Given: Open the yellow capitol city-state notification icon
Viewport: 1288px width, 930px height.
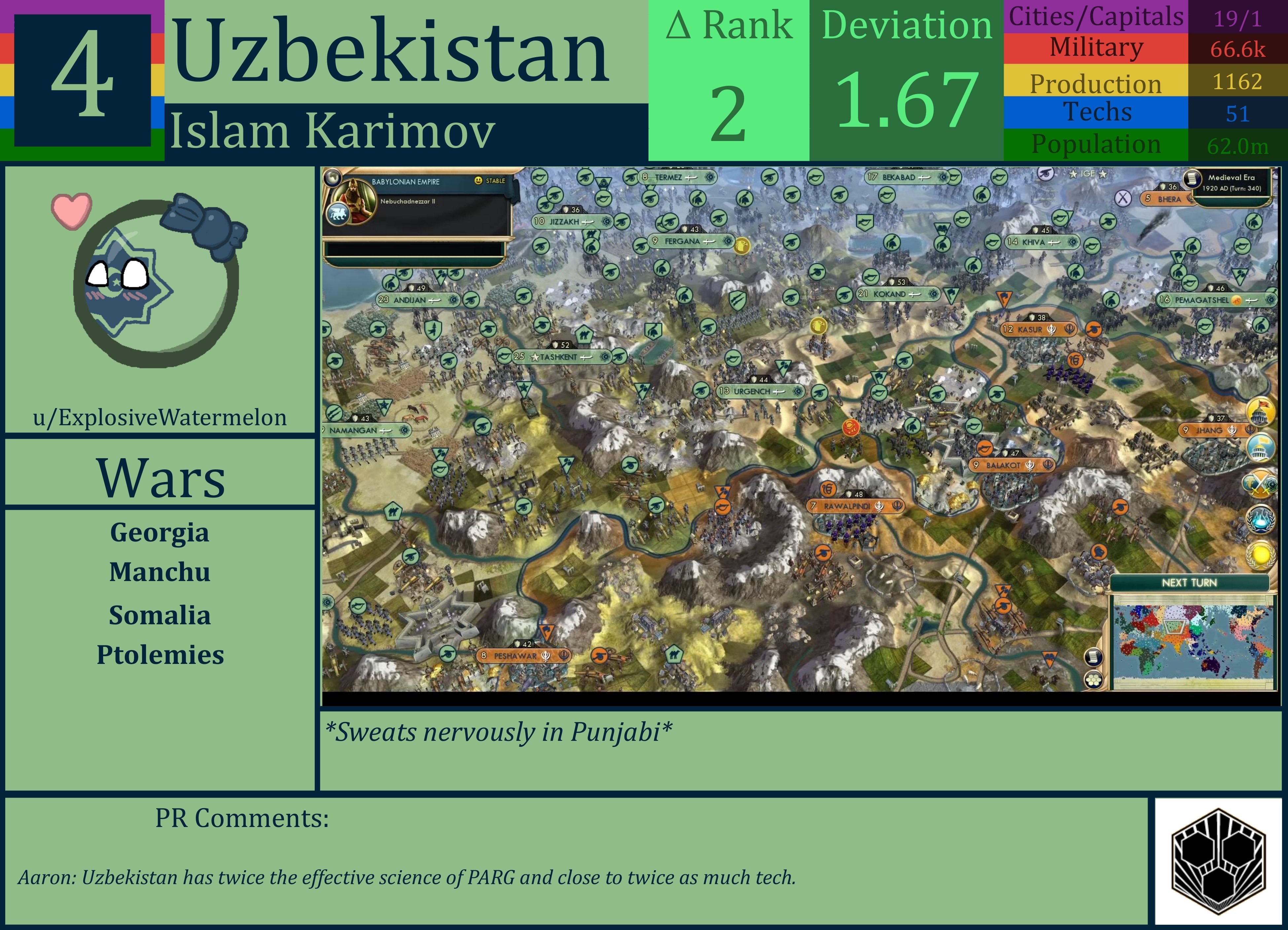Looking at the screenshot, I should click(1261, 412).
